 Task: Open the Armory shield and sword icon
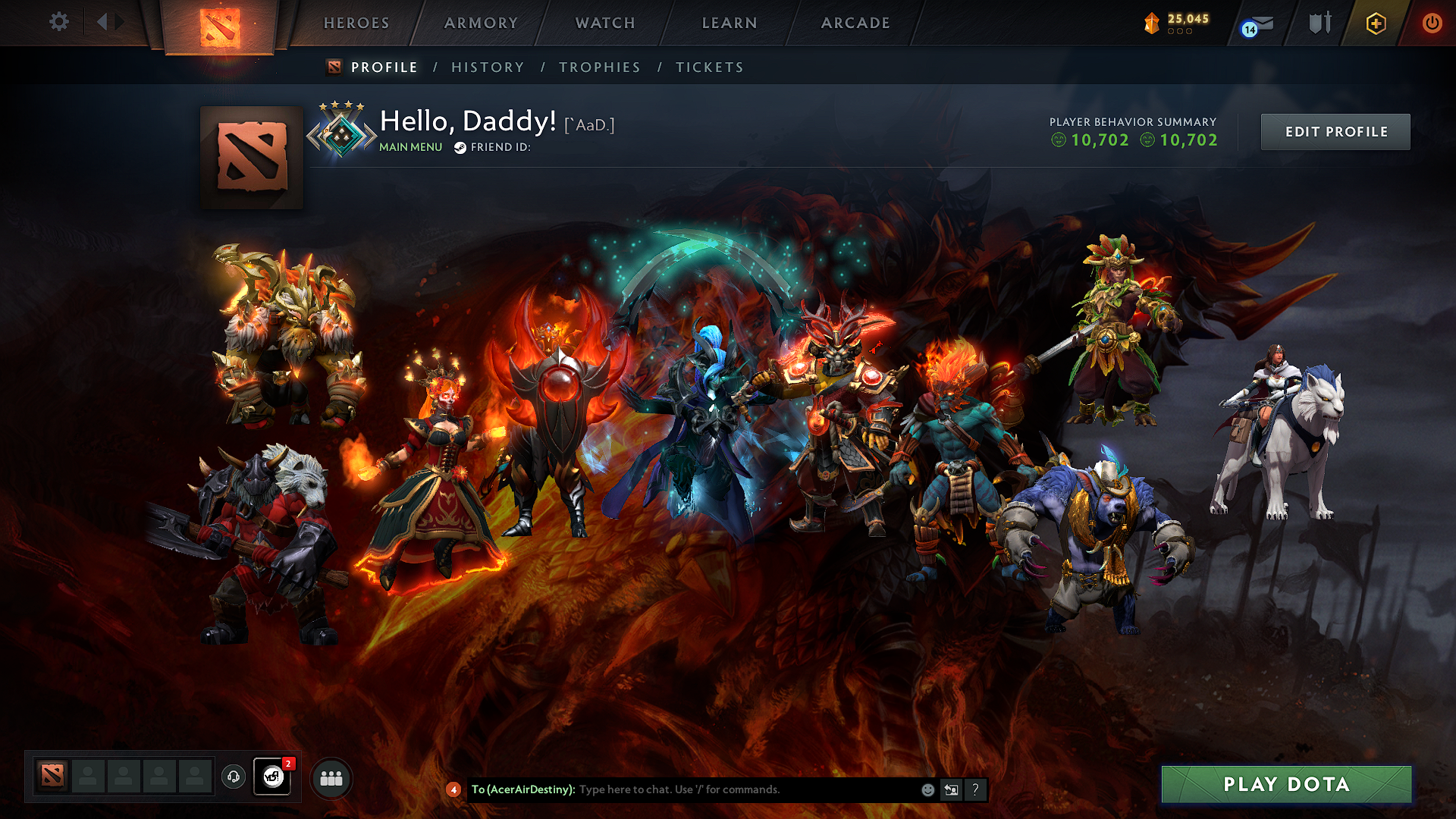click(x=1319, y=23)
